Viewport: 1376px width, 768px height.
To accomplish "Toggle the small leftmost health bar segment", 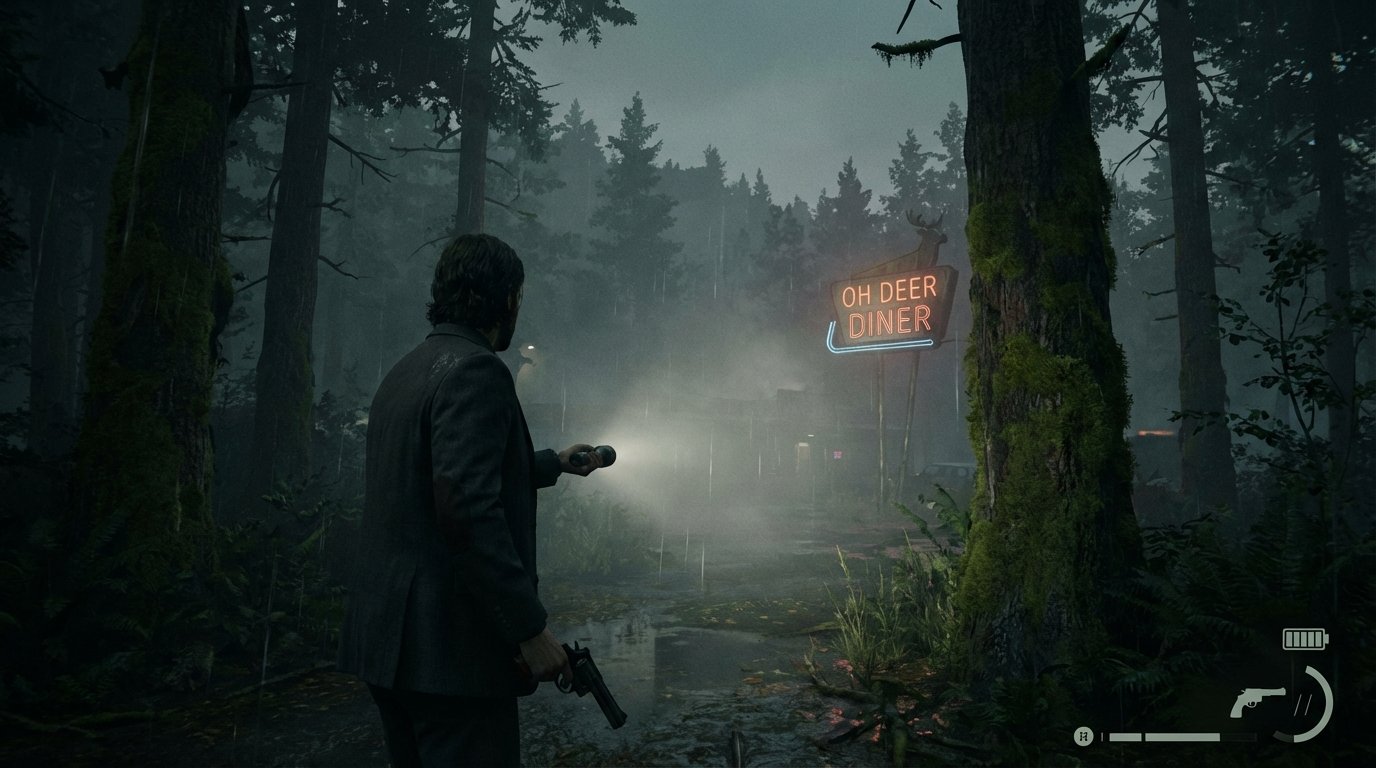I will (x=1102, y=736).
